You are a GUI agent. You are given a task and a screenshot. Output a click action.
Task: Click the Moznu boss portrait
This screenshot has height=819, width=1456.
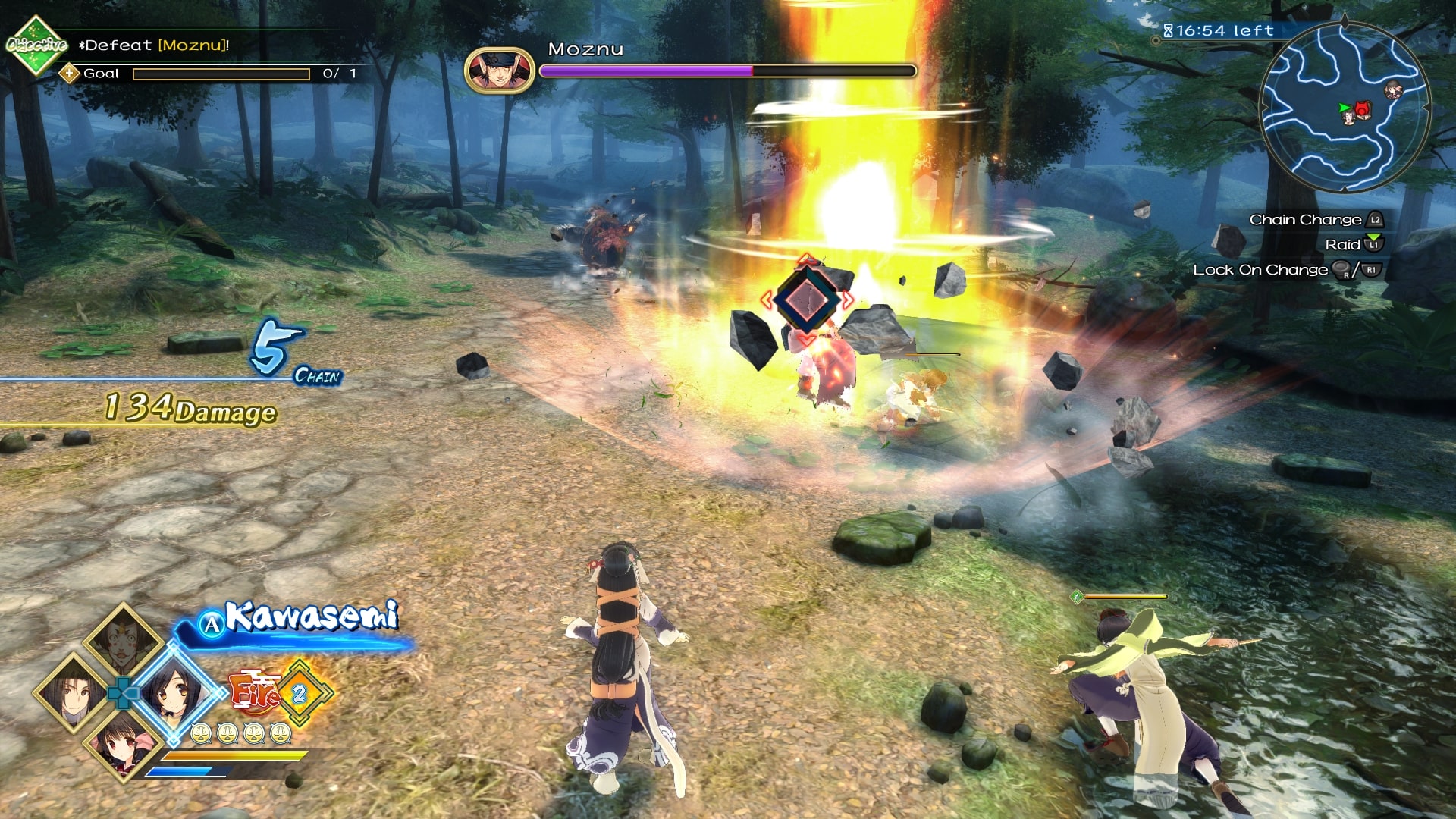point(499,71)
